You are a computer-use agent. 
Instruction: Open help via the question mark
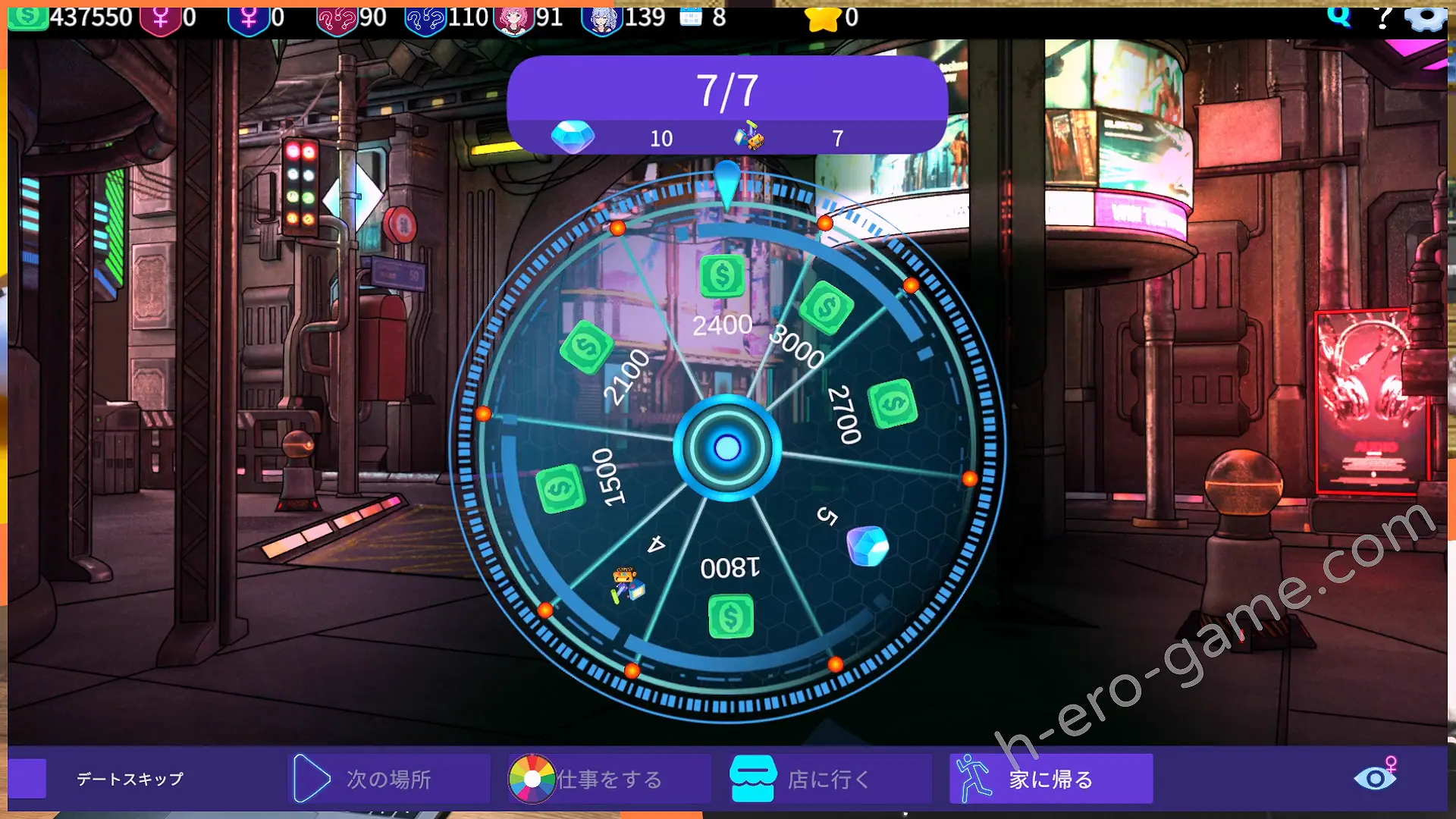click(x=1384, y=17)
